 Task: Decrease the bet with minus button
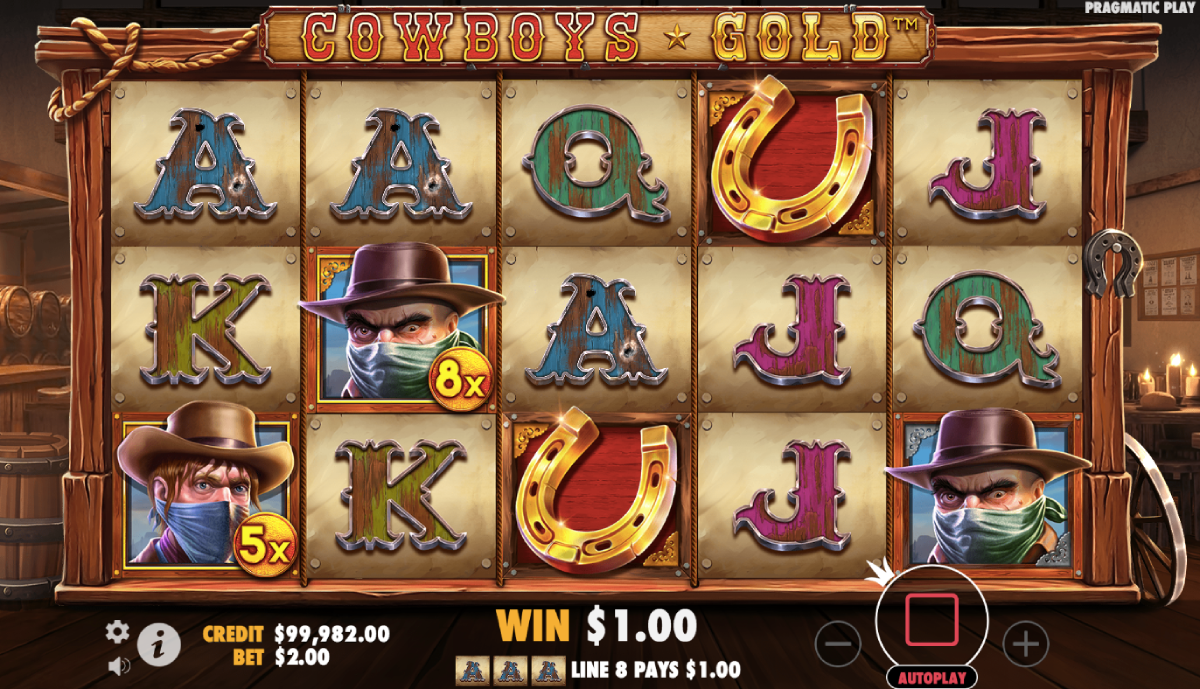tap(838, 643)
